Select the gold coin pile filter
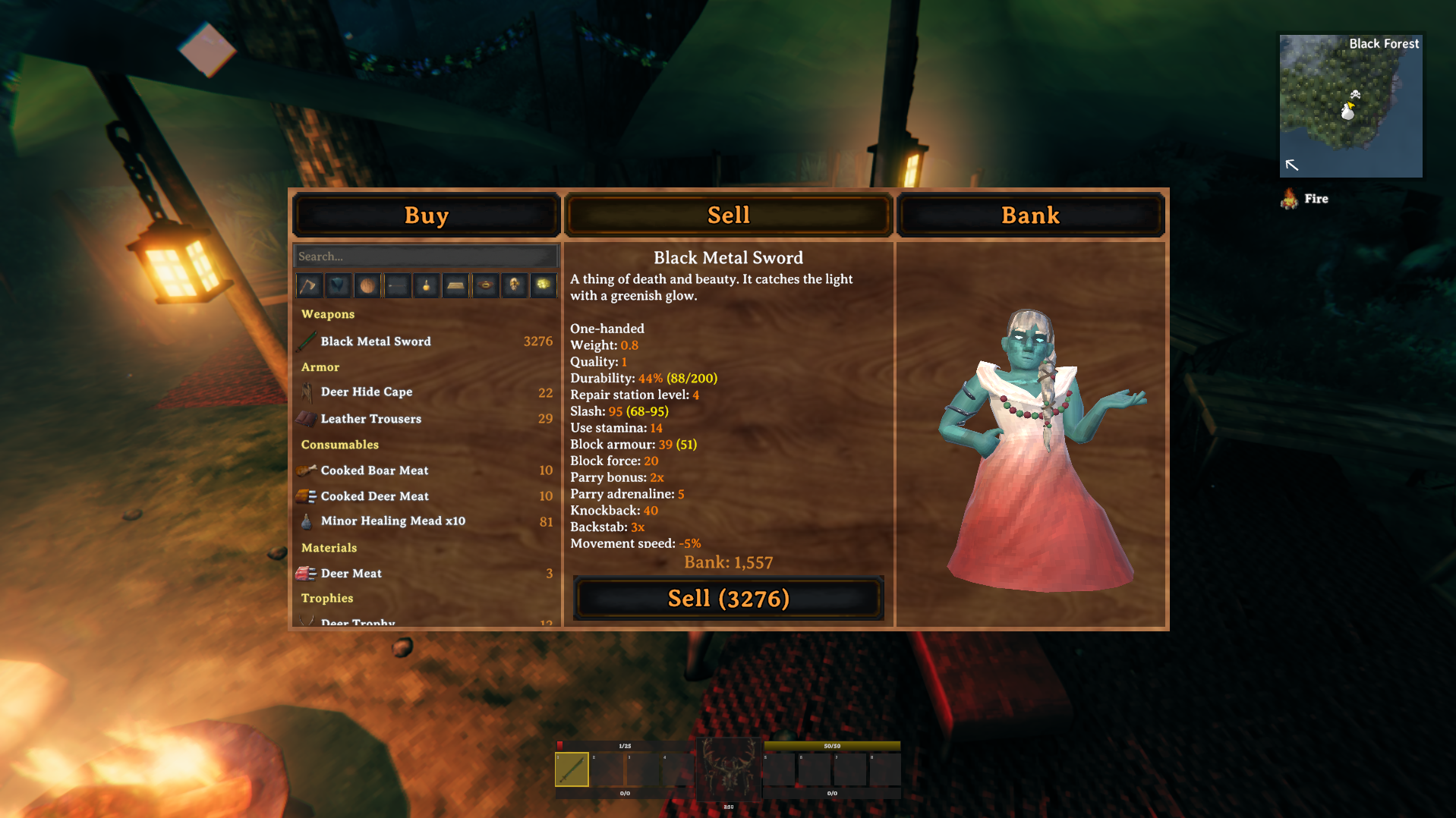This screenshot has width=1456, height=818. click(x=544, y=285)
